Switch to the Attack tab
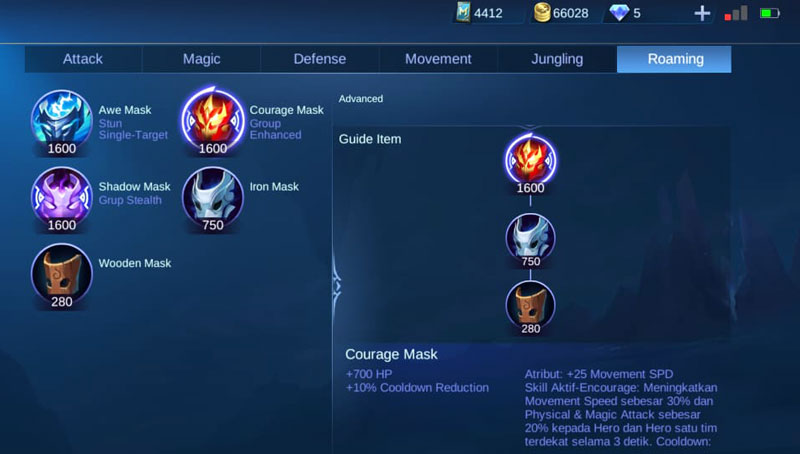This screenshot has width=800, height=454. [83, 59]
